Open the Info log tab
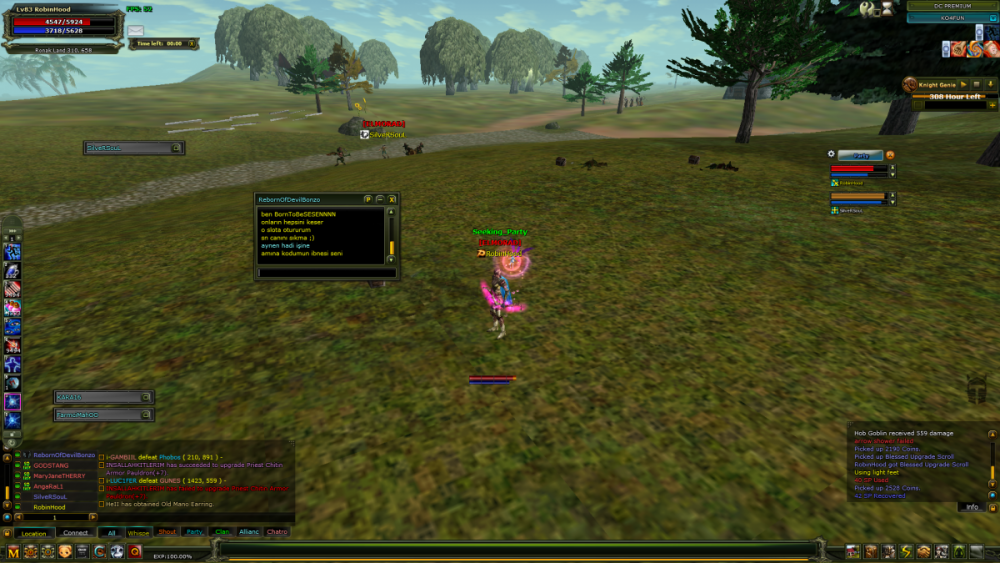Viewport: 1000px width, 563px height. [971, 507]
